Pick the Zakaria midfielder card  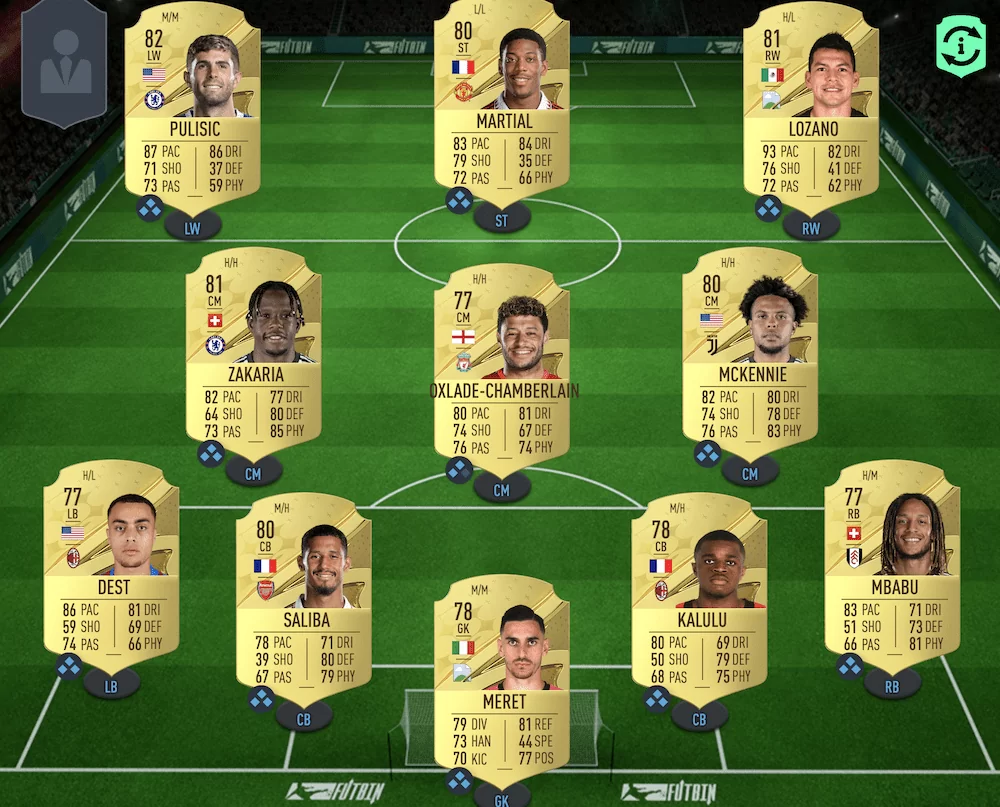coord(253,345)
